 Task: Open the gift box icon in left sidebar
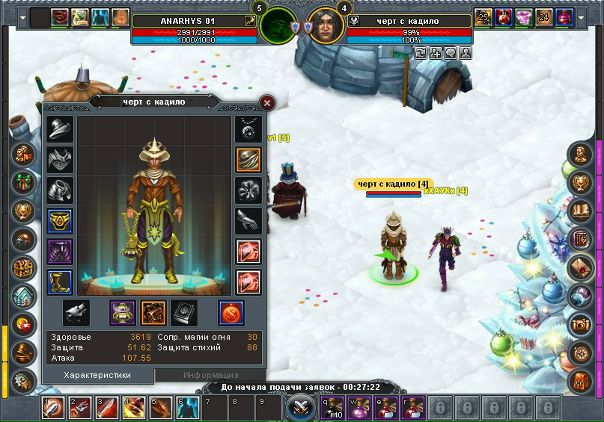24,183
